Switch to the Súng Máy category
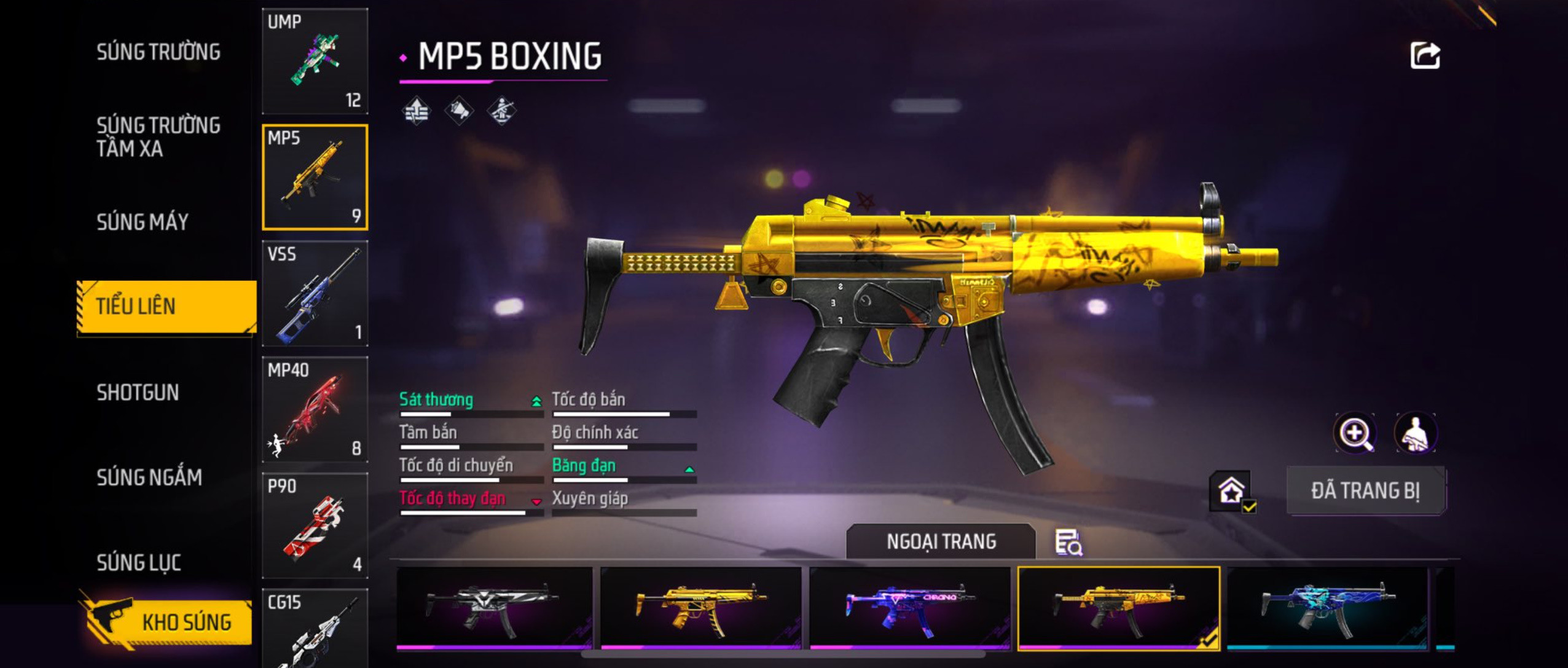 [143, 222]
